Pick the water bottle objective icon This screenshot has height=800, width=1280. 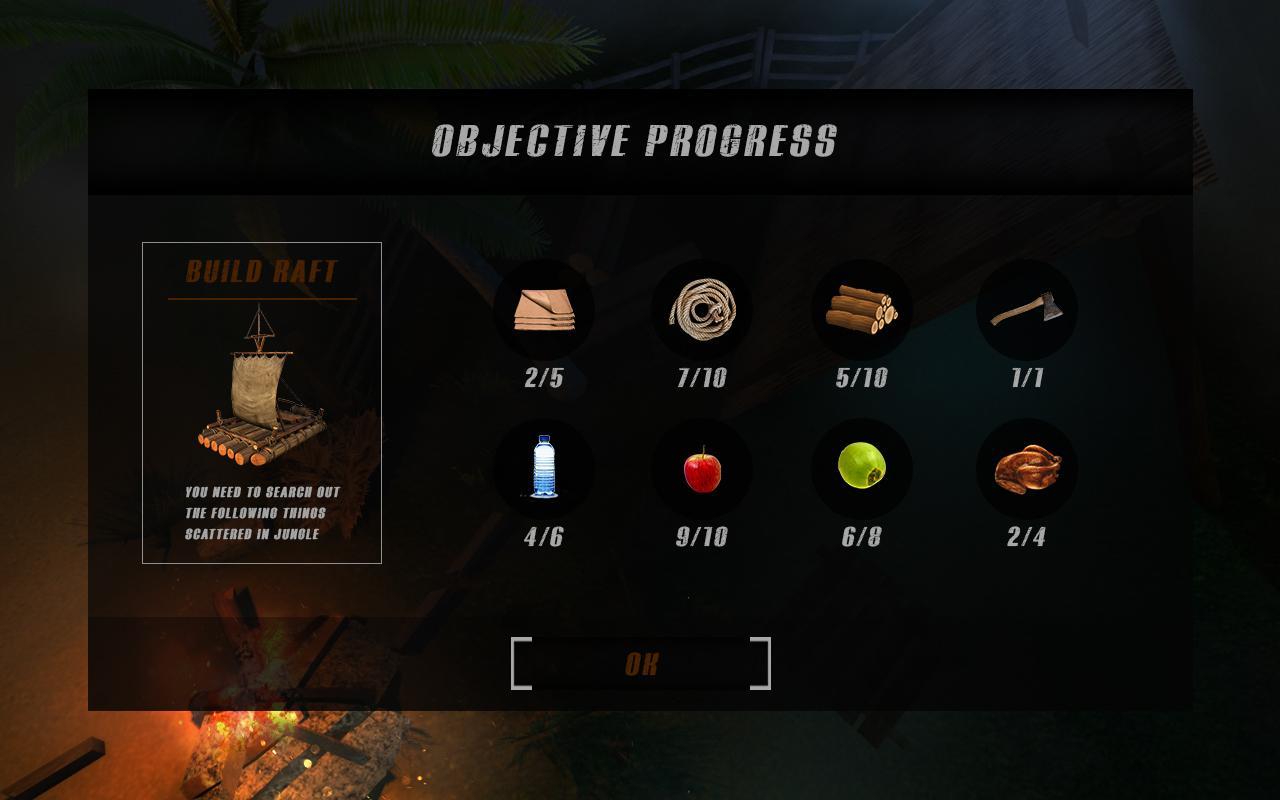pos(544,468)
